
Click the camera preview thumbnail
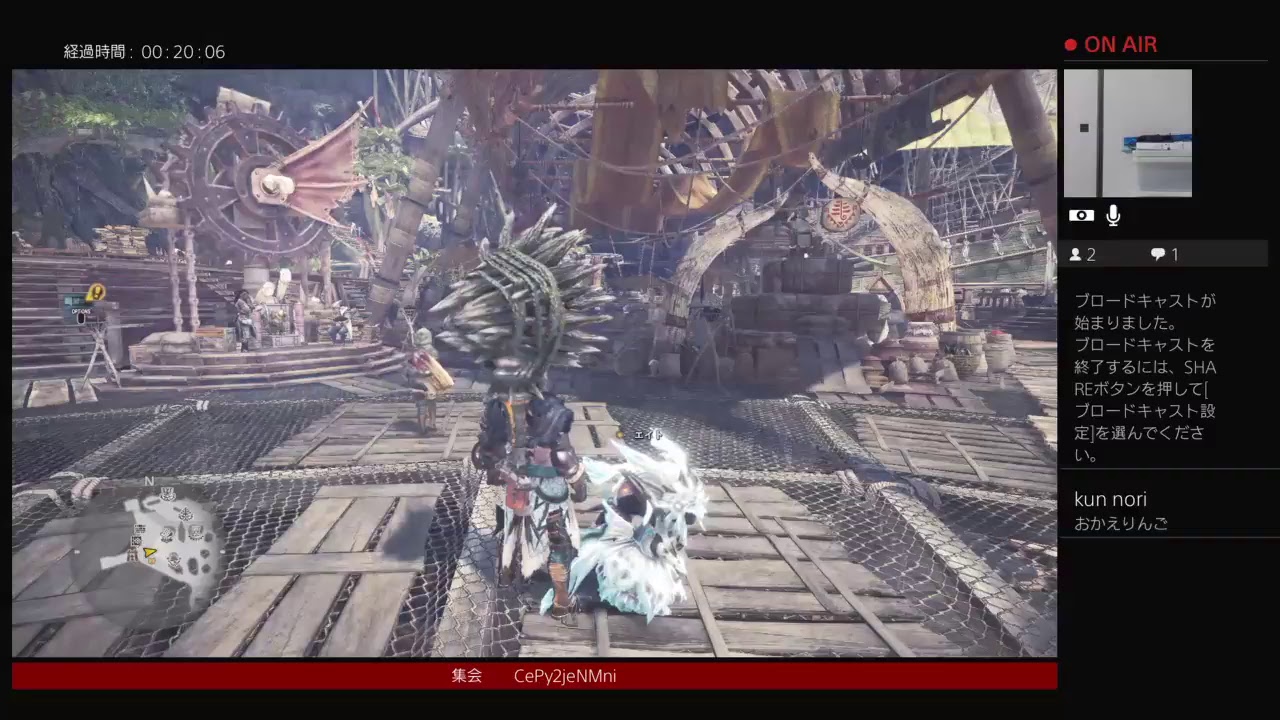(1128, 132)
